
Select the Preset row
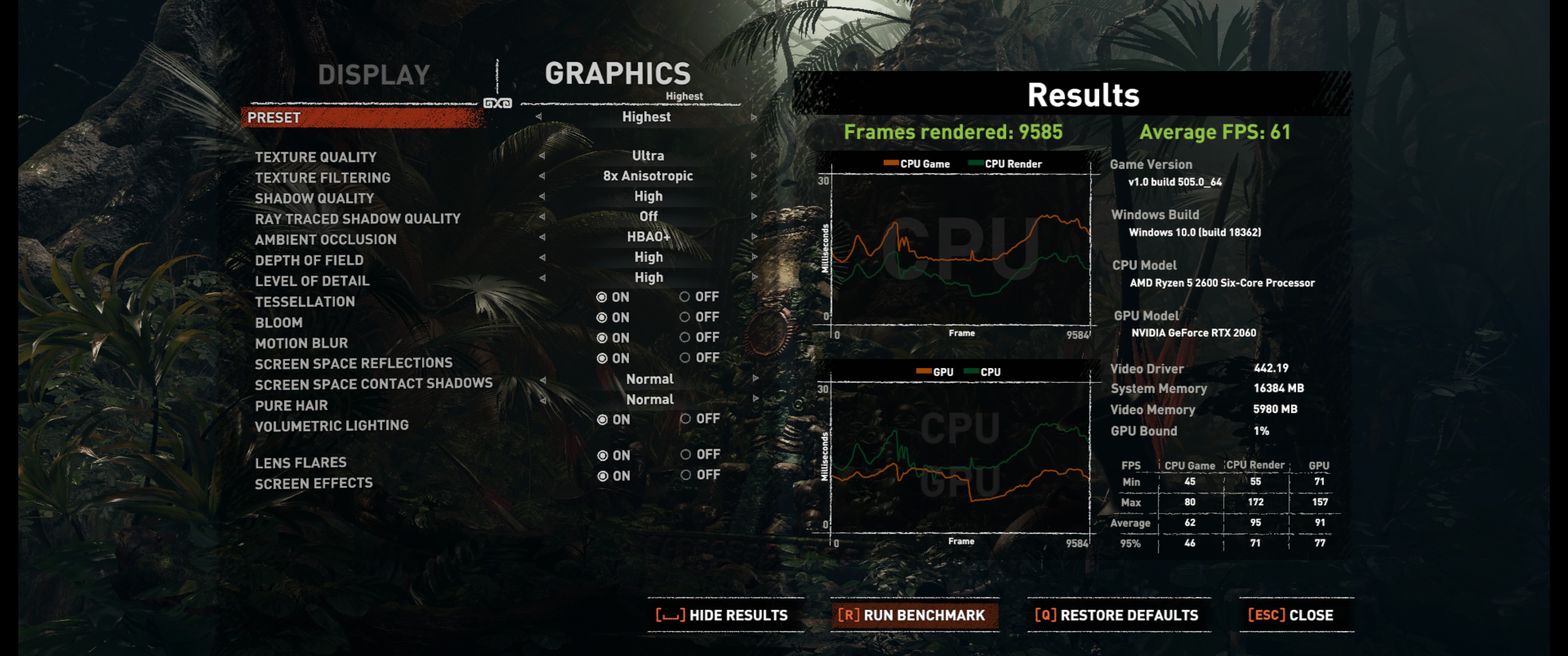(x=363, y=118)
